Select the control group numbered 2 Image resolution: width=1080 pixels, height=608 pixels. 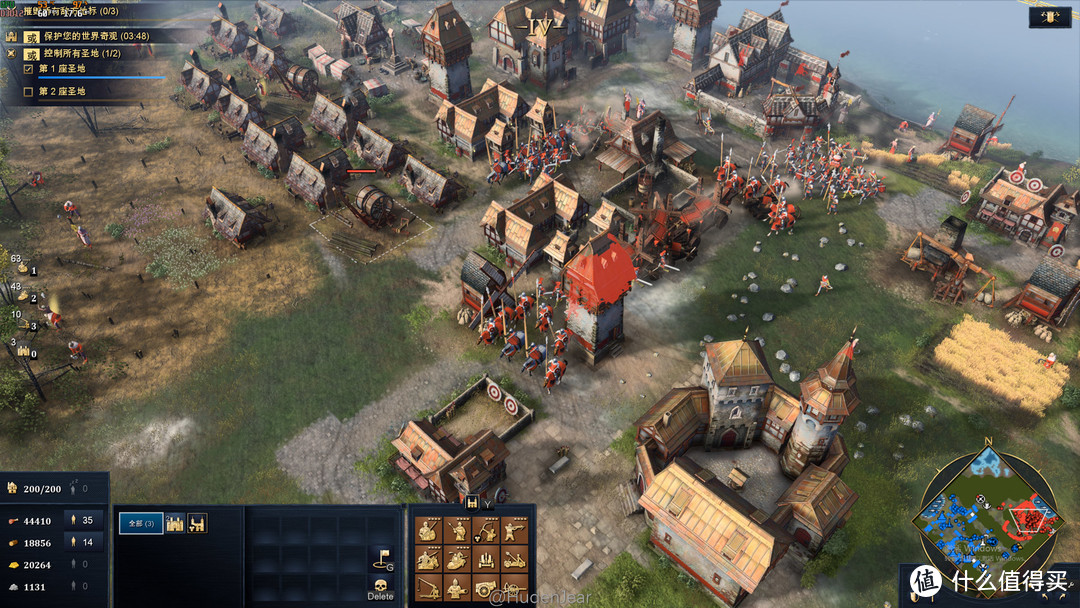click(22, 296)
